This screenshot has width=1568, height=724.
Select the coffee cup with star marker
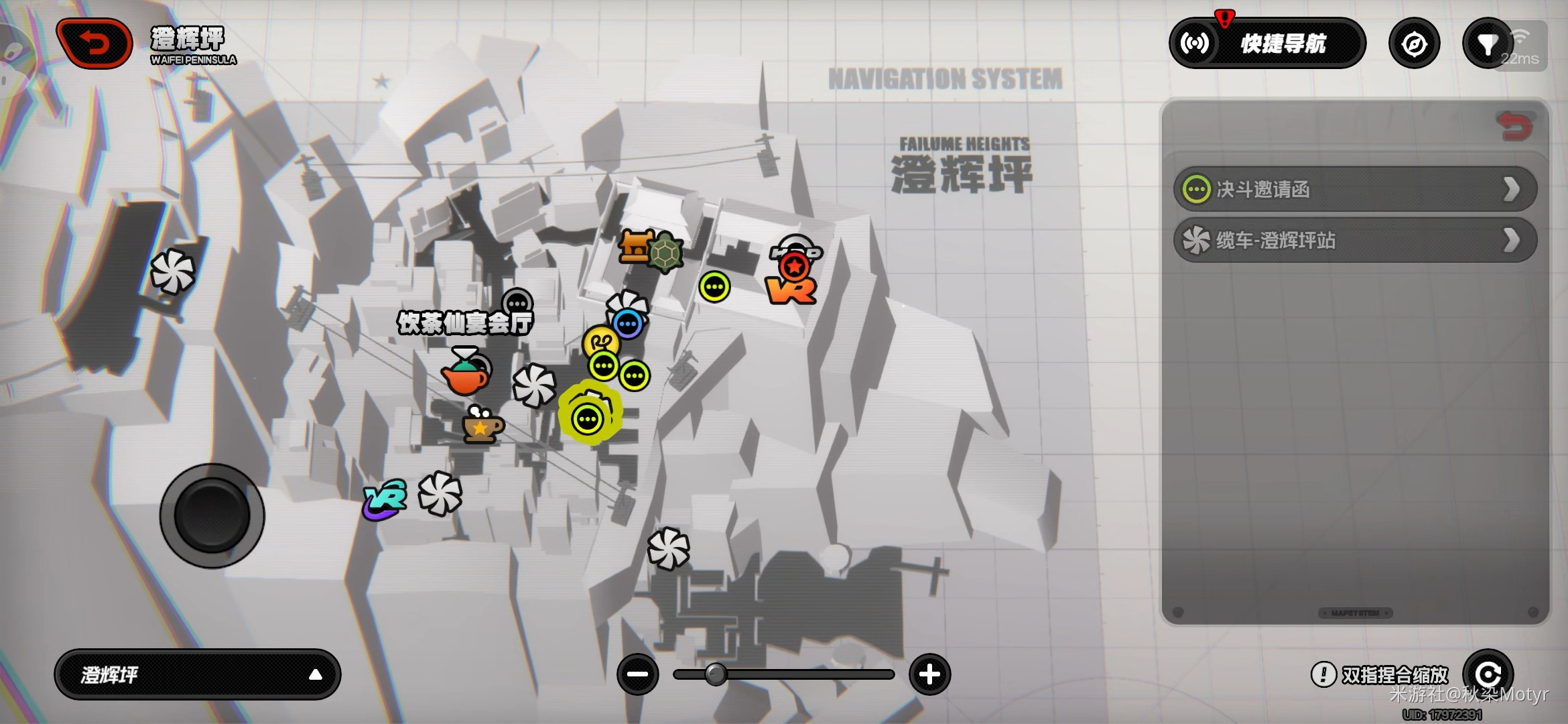coord(482,426)
